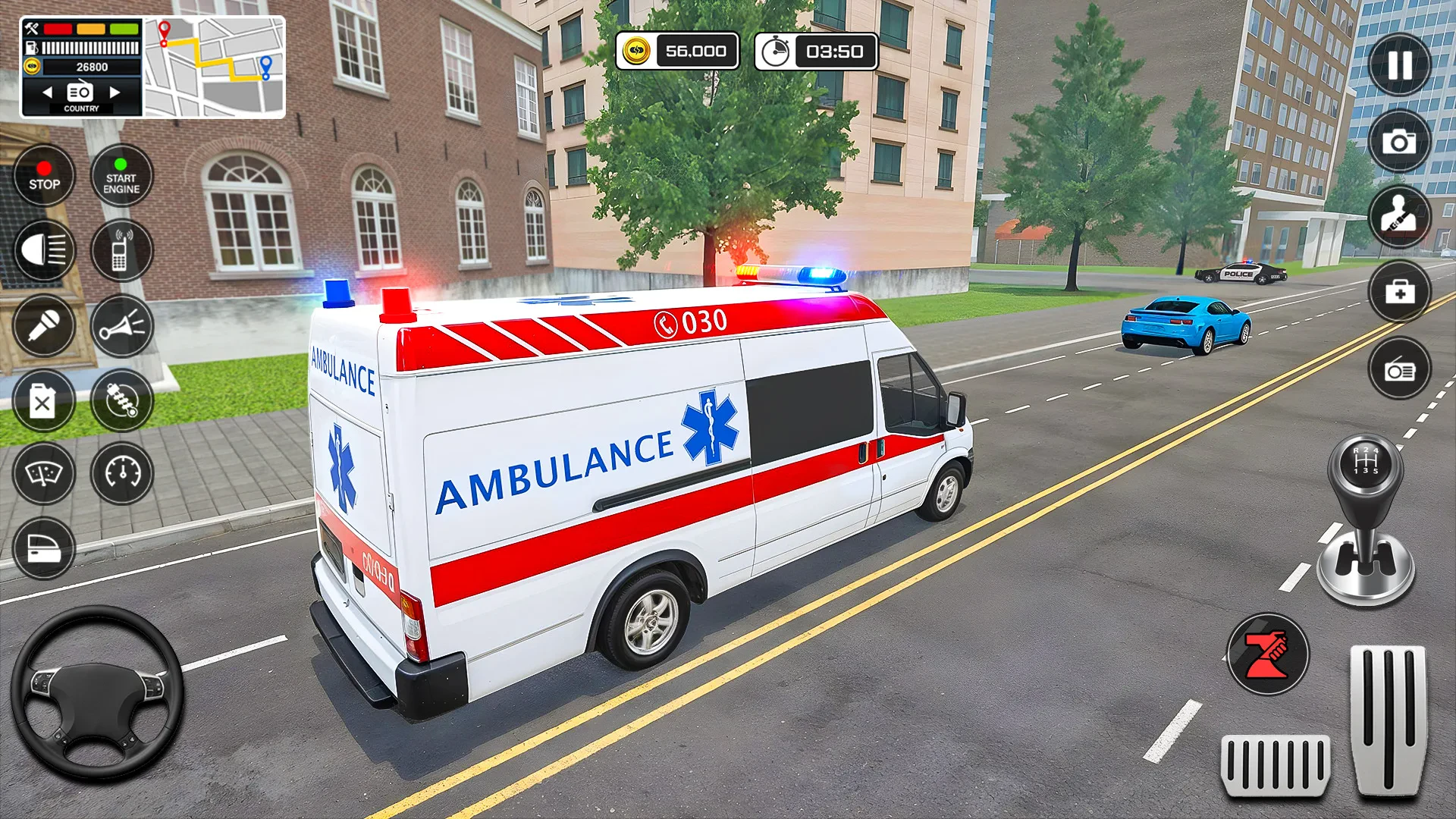Open the first aid kit button
The image size is (1456, 819).
pyautogui.click(x=1399, y=292)
